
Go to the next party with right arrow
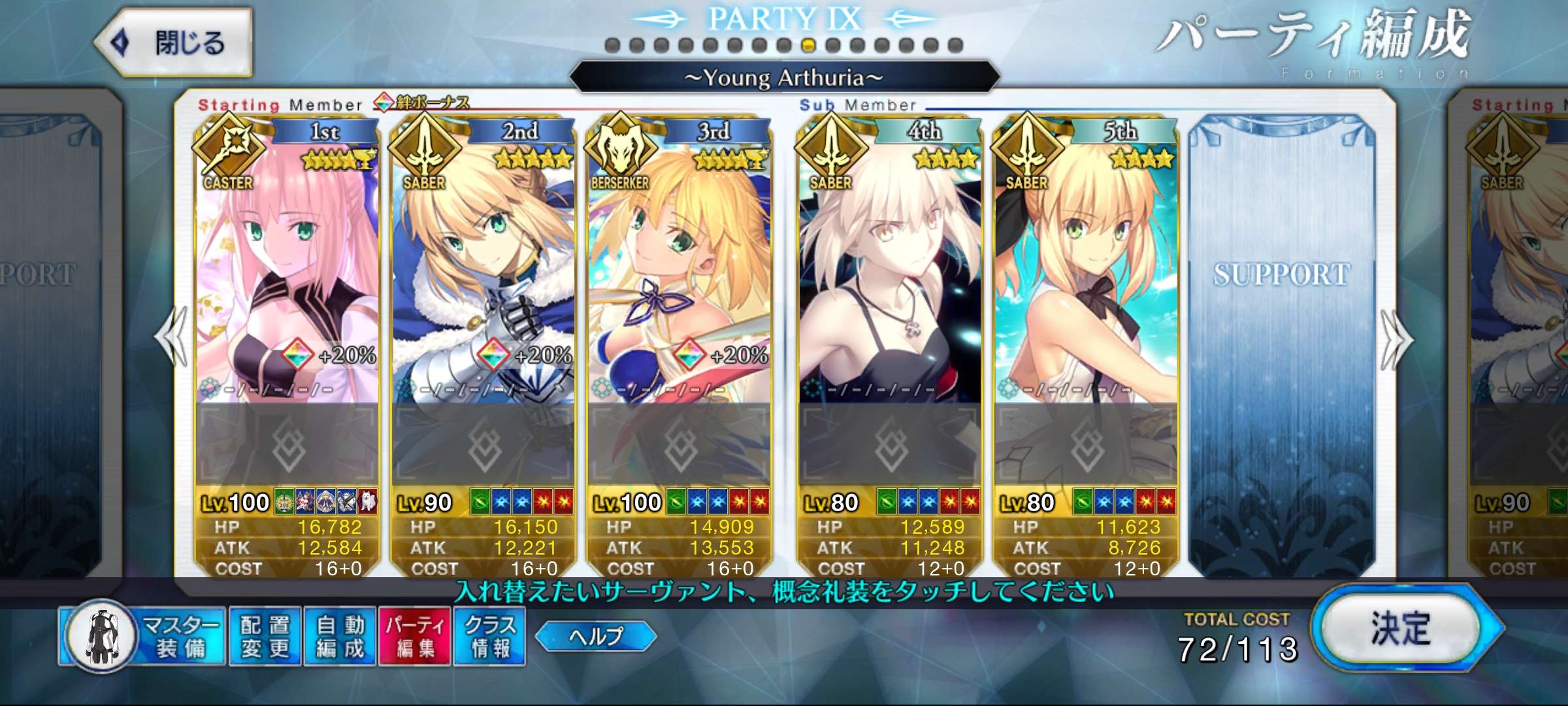(1396, 340)
